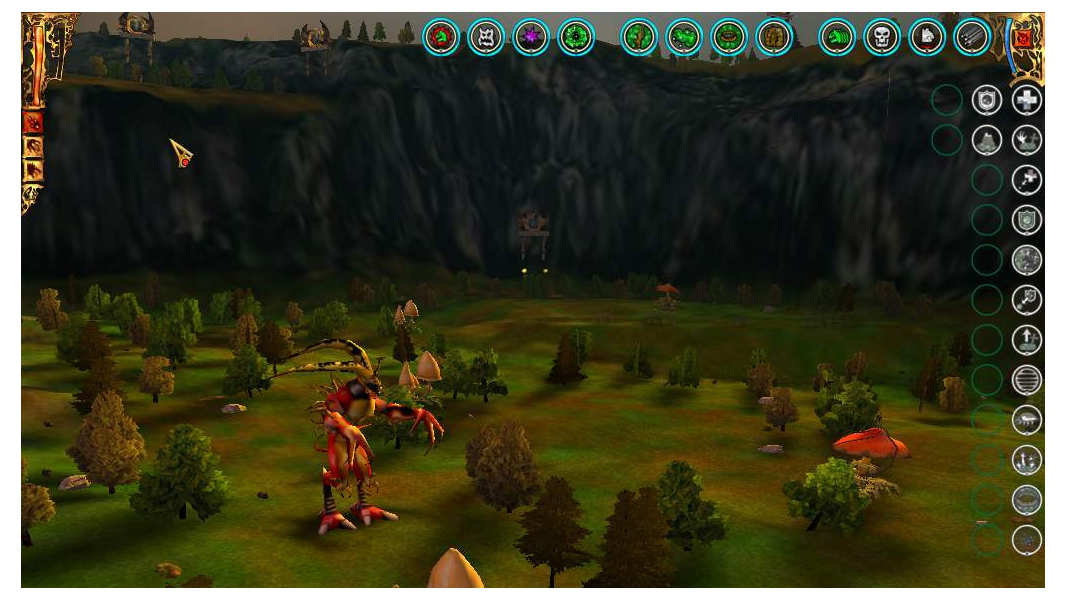
Task: Select the white mask spell icon
Action: click(x=486, y=38)
